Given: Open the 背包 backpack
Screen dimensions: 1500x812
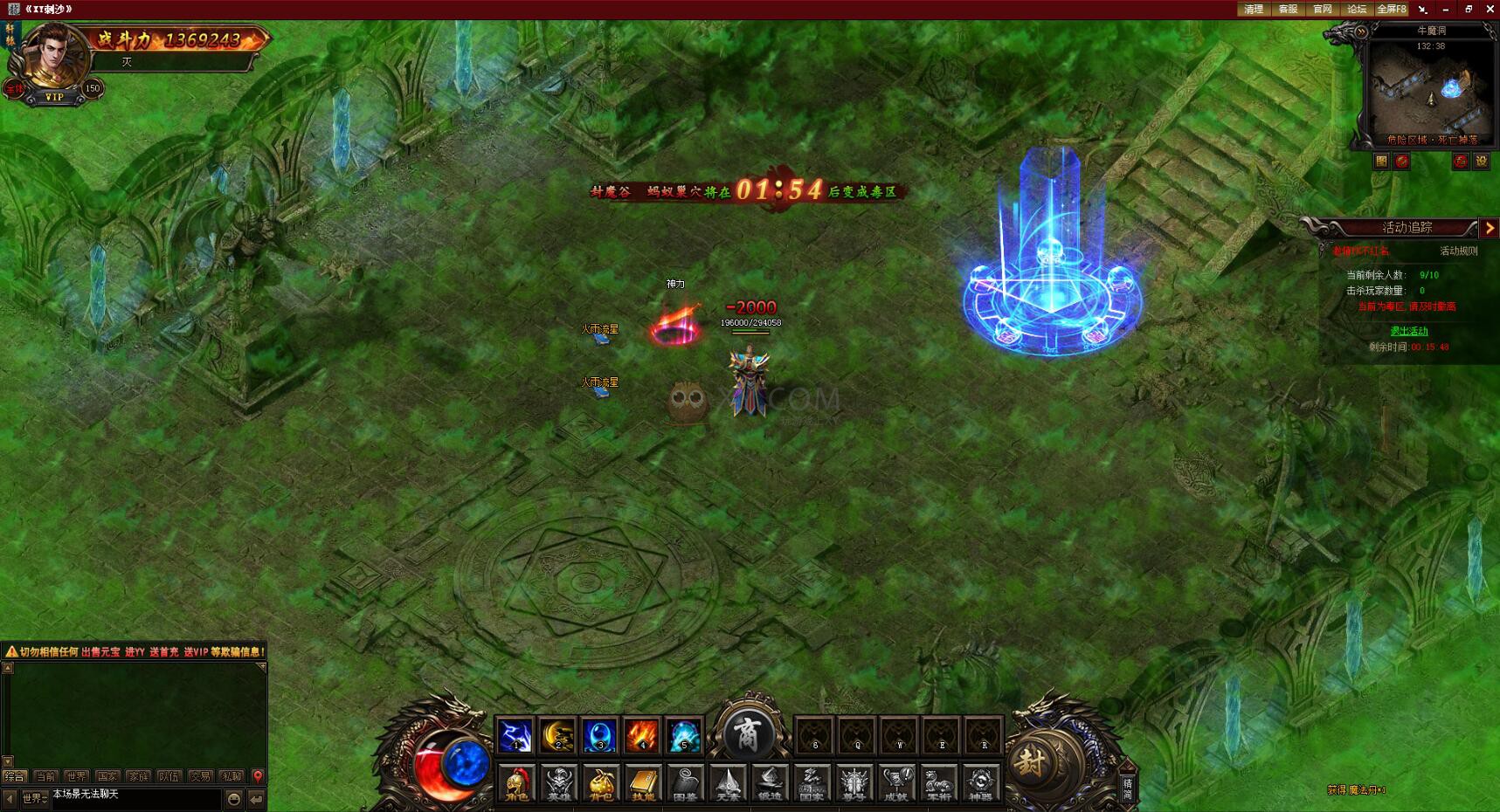Looking at the screenshot, I should tap(600, 783).
